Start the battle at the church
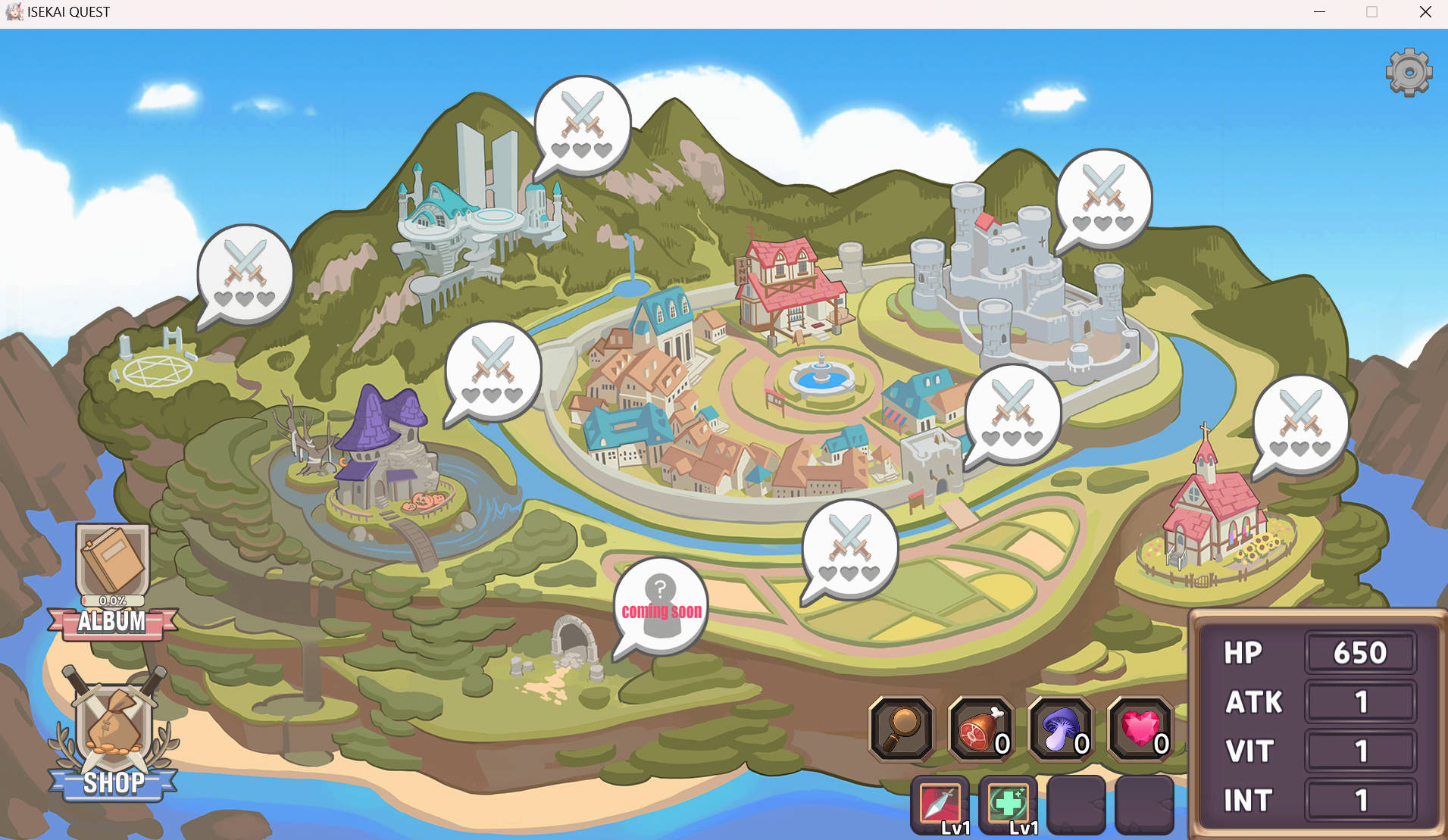Screen dimensions: 1448x840 (x=1300, y=424)
